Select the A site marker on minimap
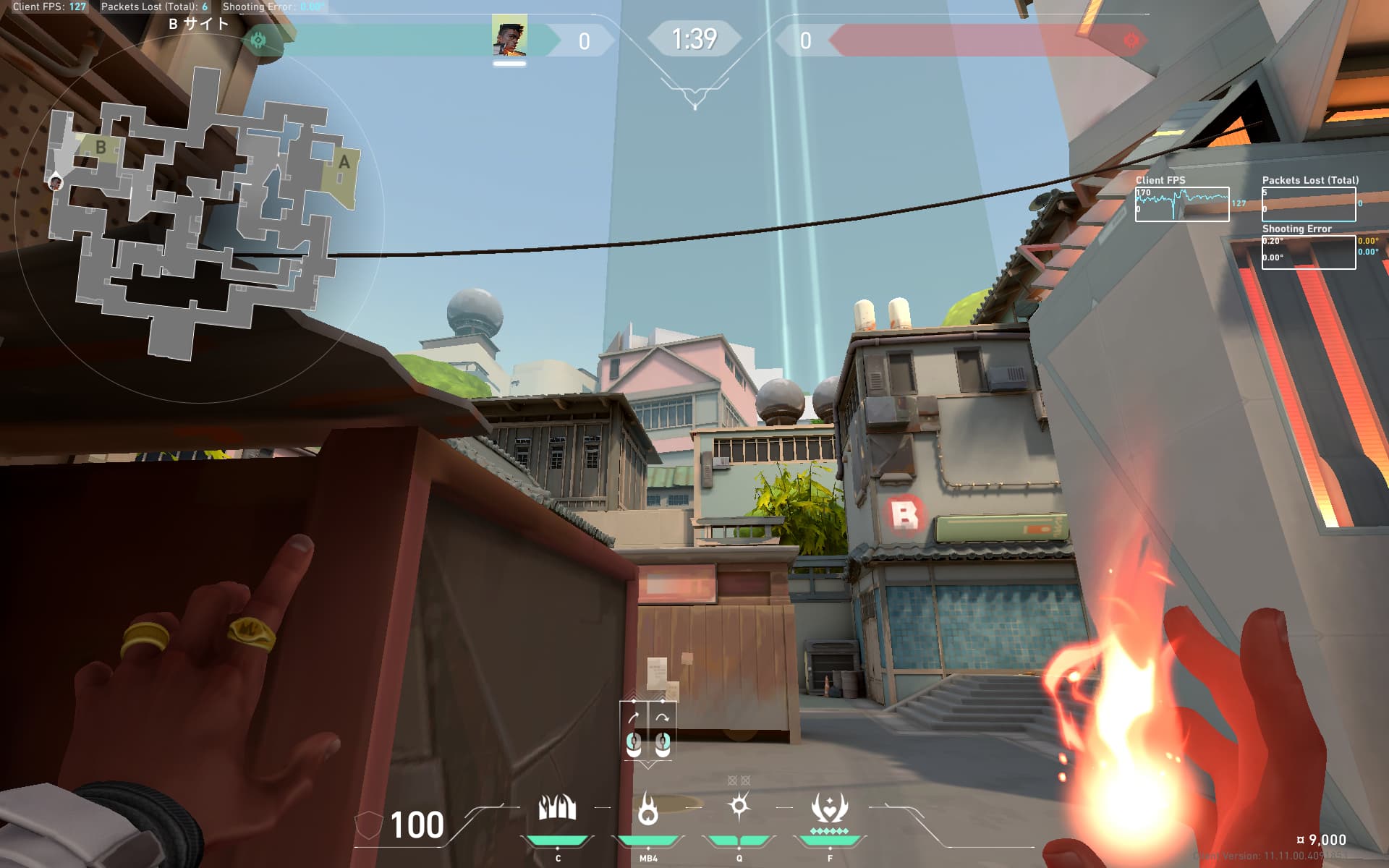The width and height of the screenshot is (1389, 868). [344, 161]
